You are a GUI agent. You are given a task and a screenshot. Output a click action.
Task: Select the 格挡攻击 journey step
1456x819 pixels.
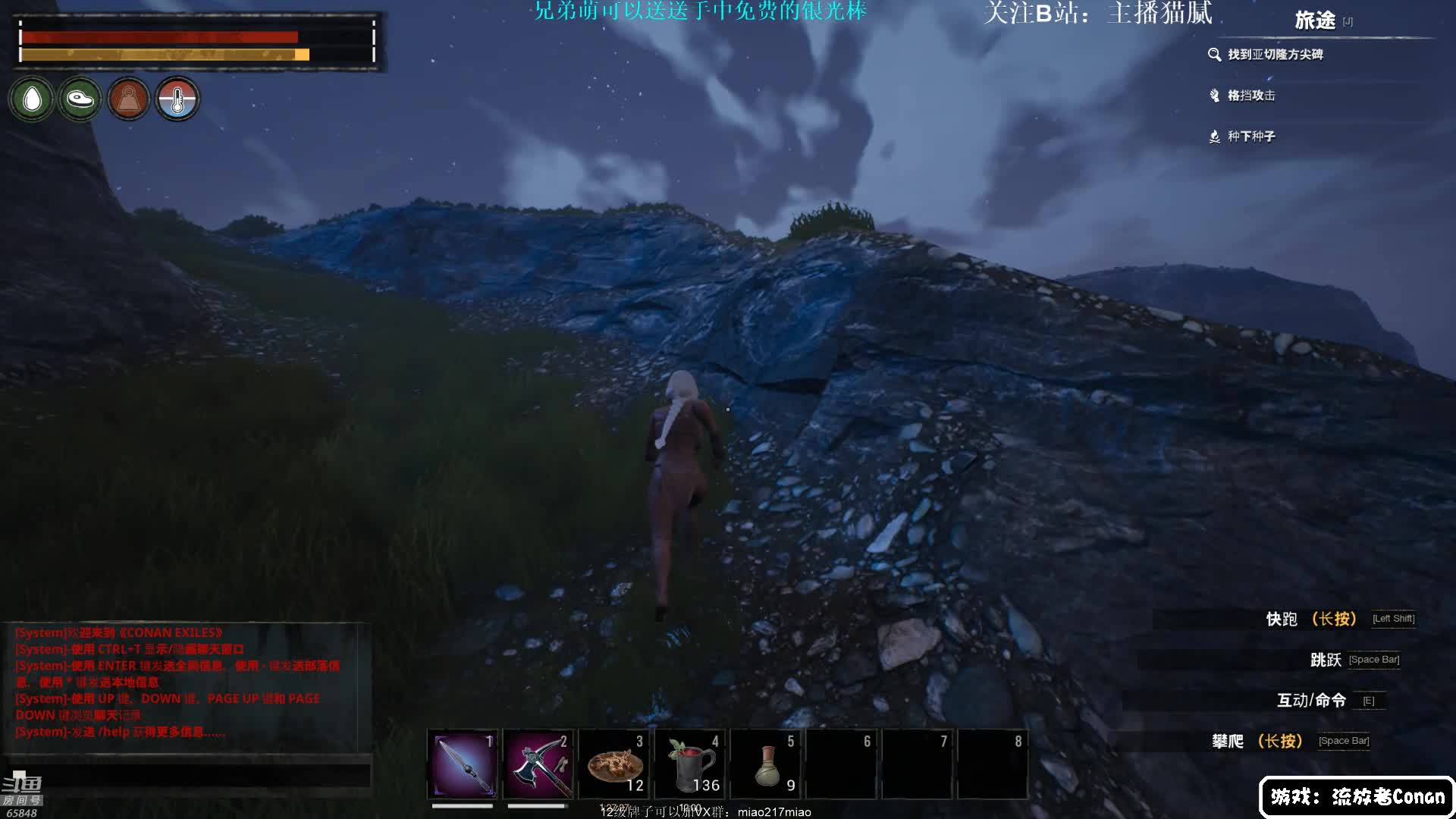pos(1250,96)
